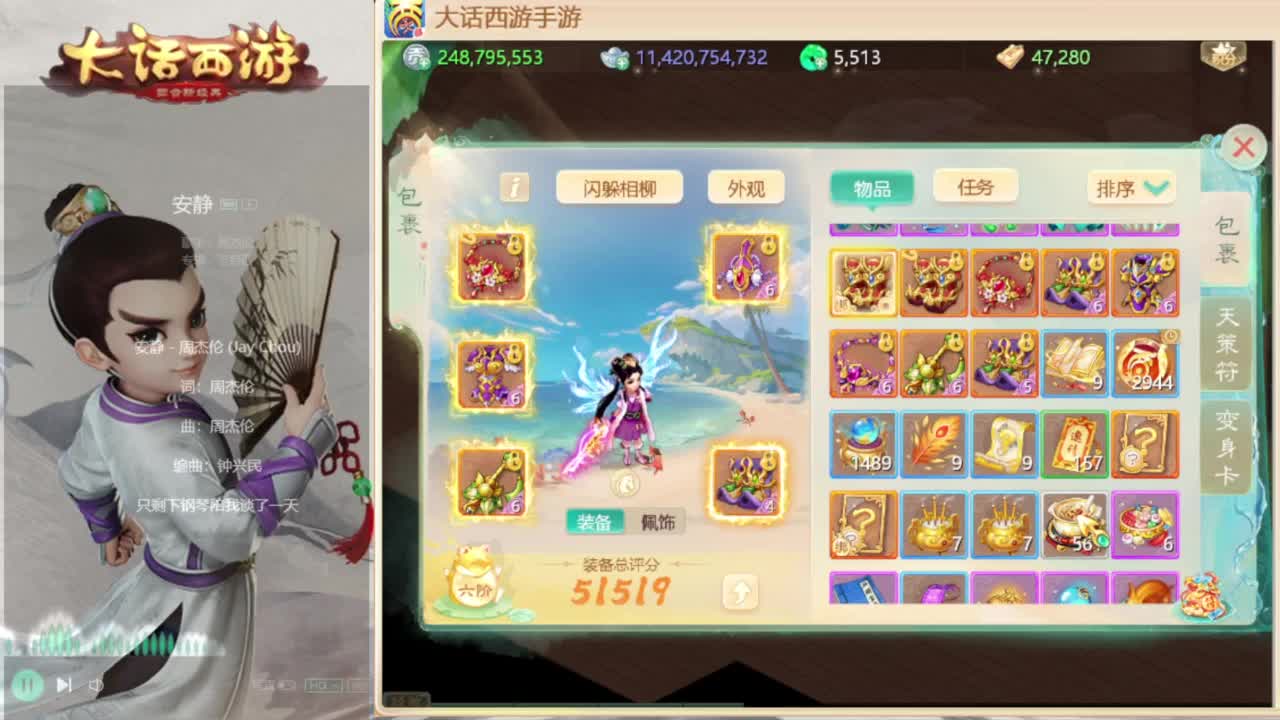Switch to the 任务 tab
The height and width of the screenshot is (720, 1280).
pos(975,187)
